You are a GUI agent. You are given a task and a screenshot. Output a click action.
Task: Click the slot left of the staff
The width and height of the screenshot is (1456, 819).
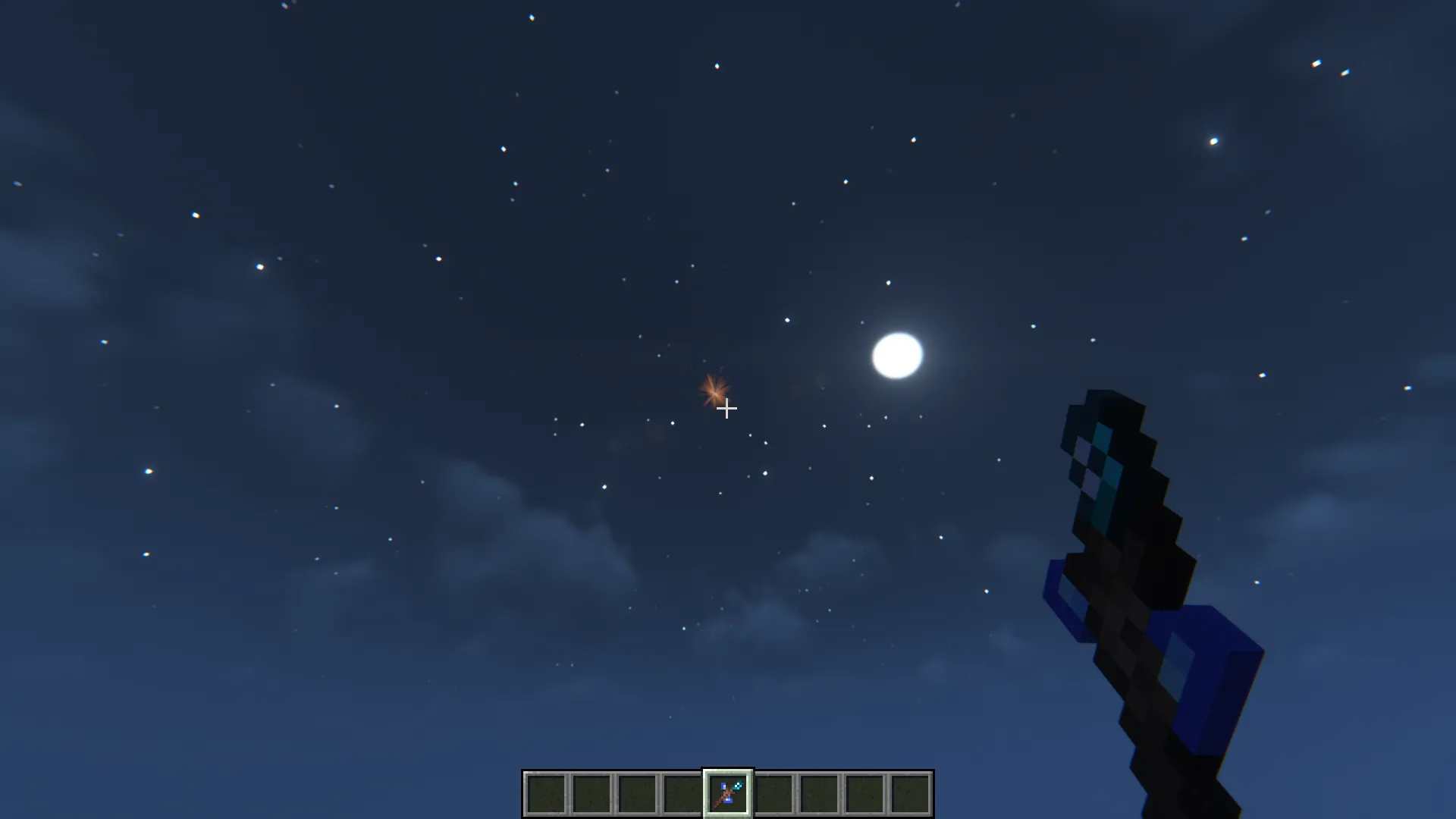pyautogui.click(x=683, y=792)
